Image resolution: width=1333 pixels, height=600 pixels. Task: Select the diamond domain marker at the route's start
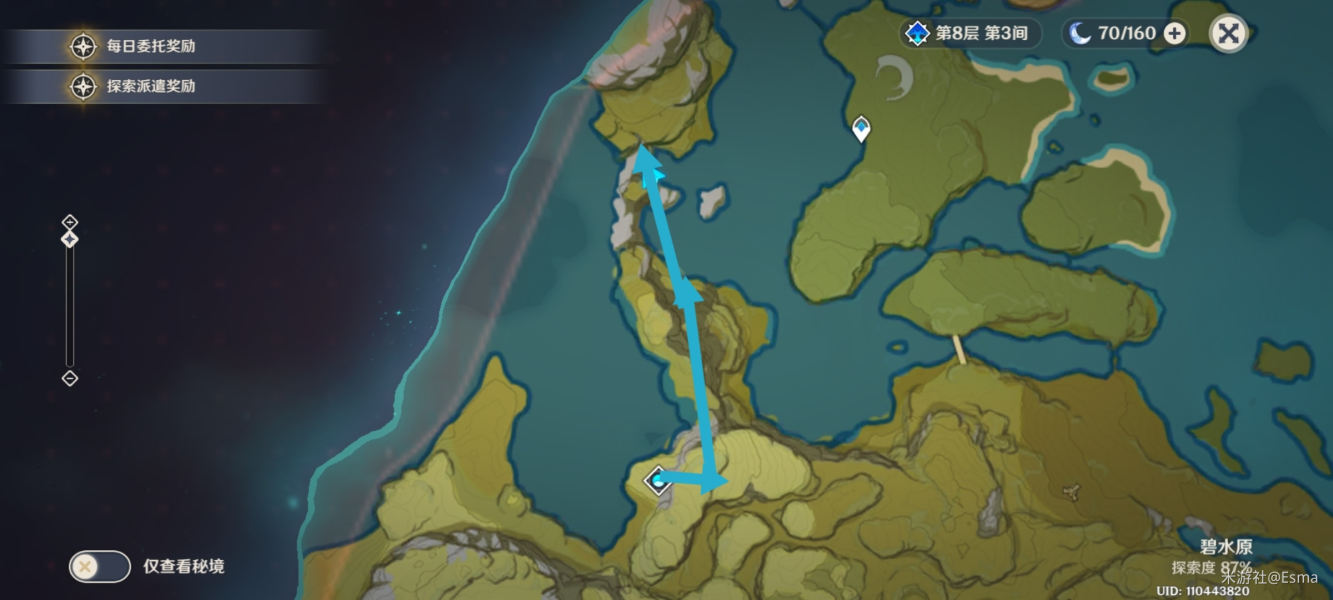pos(657,481)
